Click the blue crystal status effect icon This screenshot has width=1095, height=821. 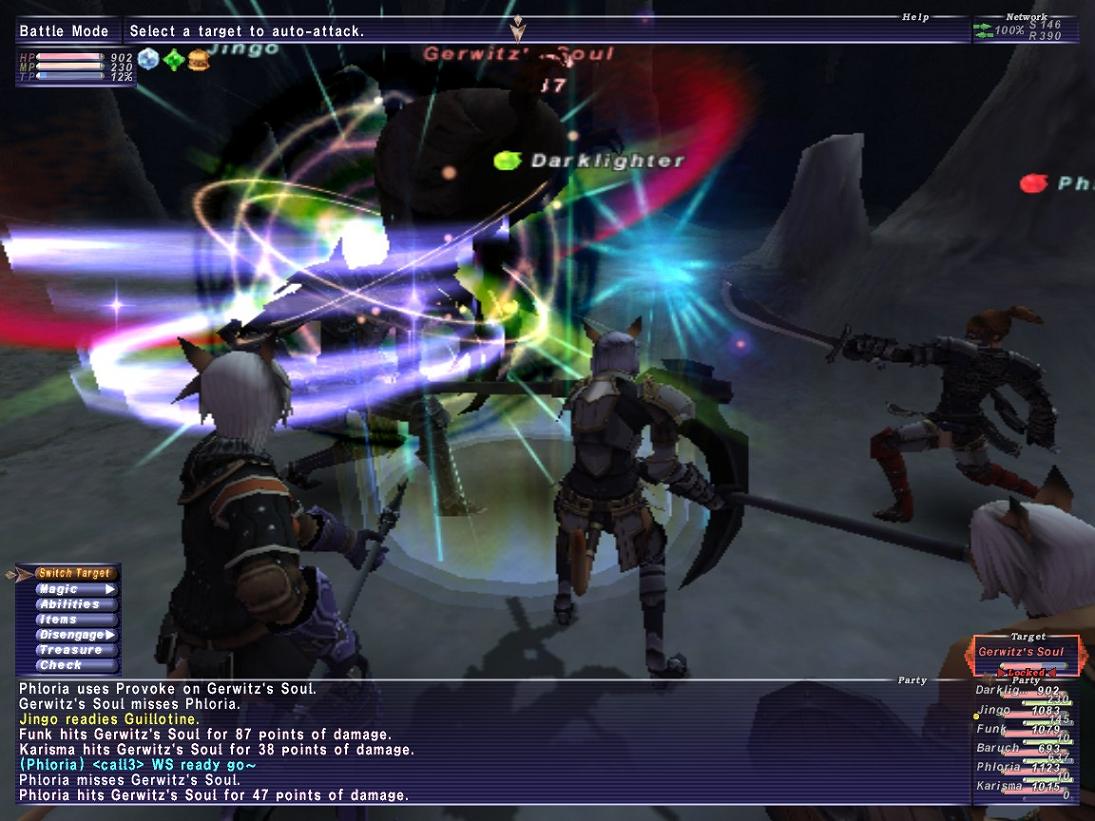pyautogui.click(x=149, y=60)
